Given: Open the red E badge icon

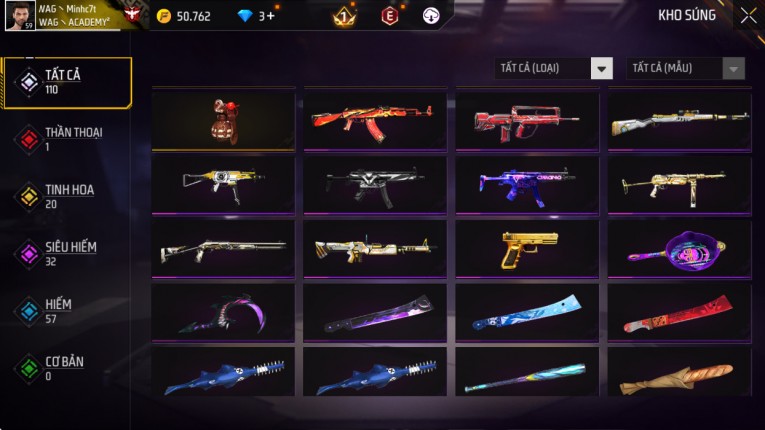Looking at the screenshot, I should tap(389, 16).
